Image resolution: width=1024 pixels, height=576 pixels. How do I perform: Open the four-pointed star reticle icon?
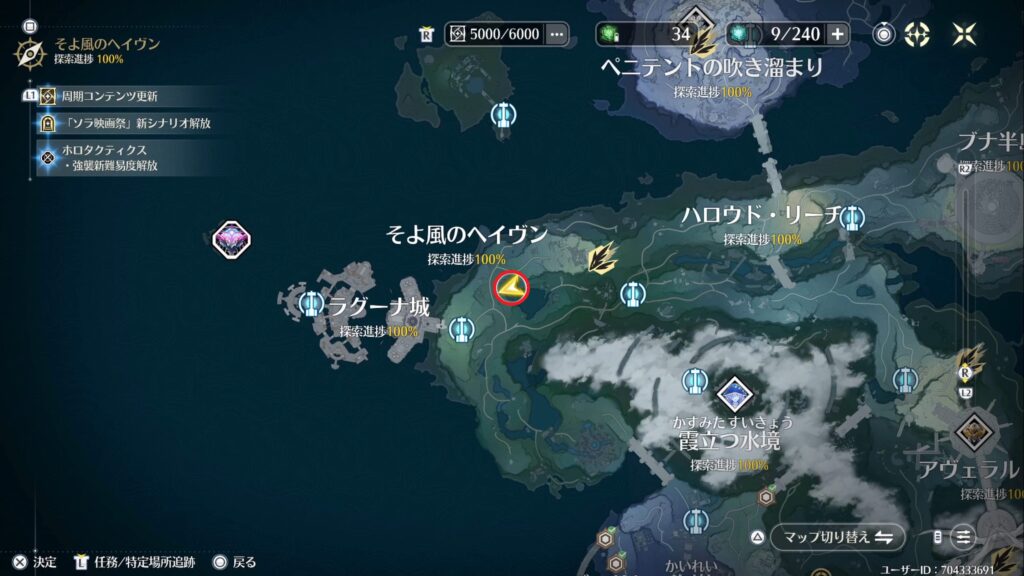pos(916,34)
